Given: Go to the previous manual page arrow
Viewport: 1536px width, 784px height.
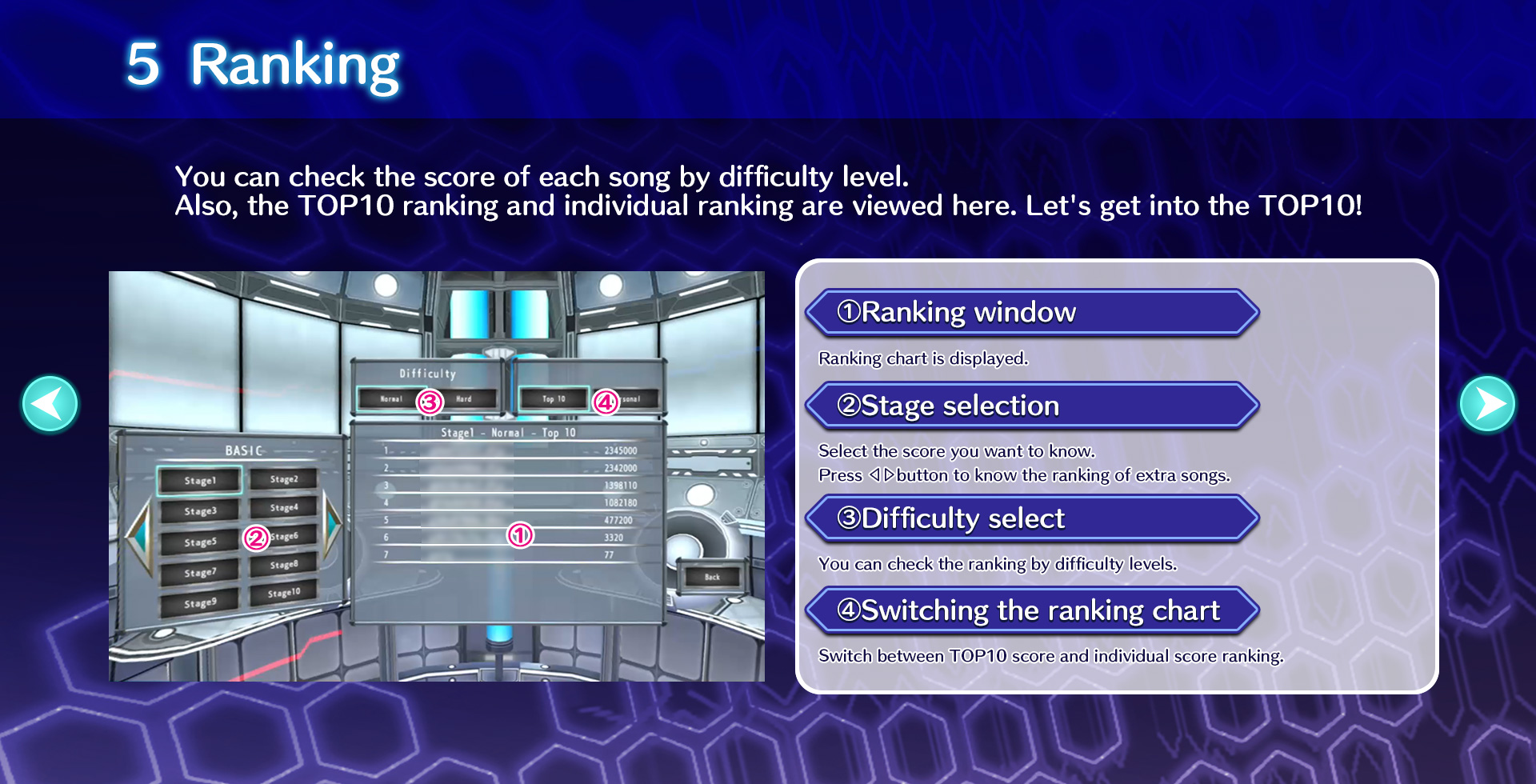Looking at the screenshot, I should tap(50, 404).
